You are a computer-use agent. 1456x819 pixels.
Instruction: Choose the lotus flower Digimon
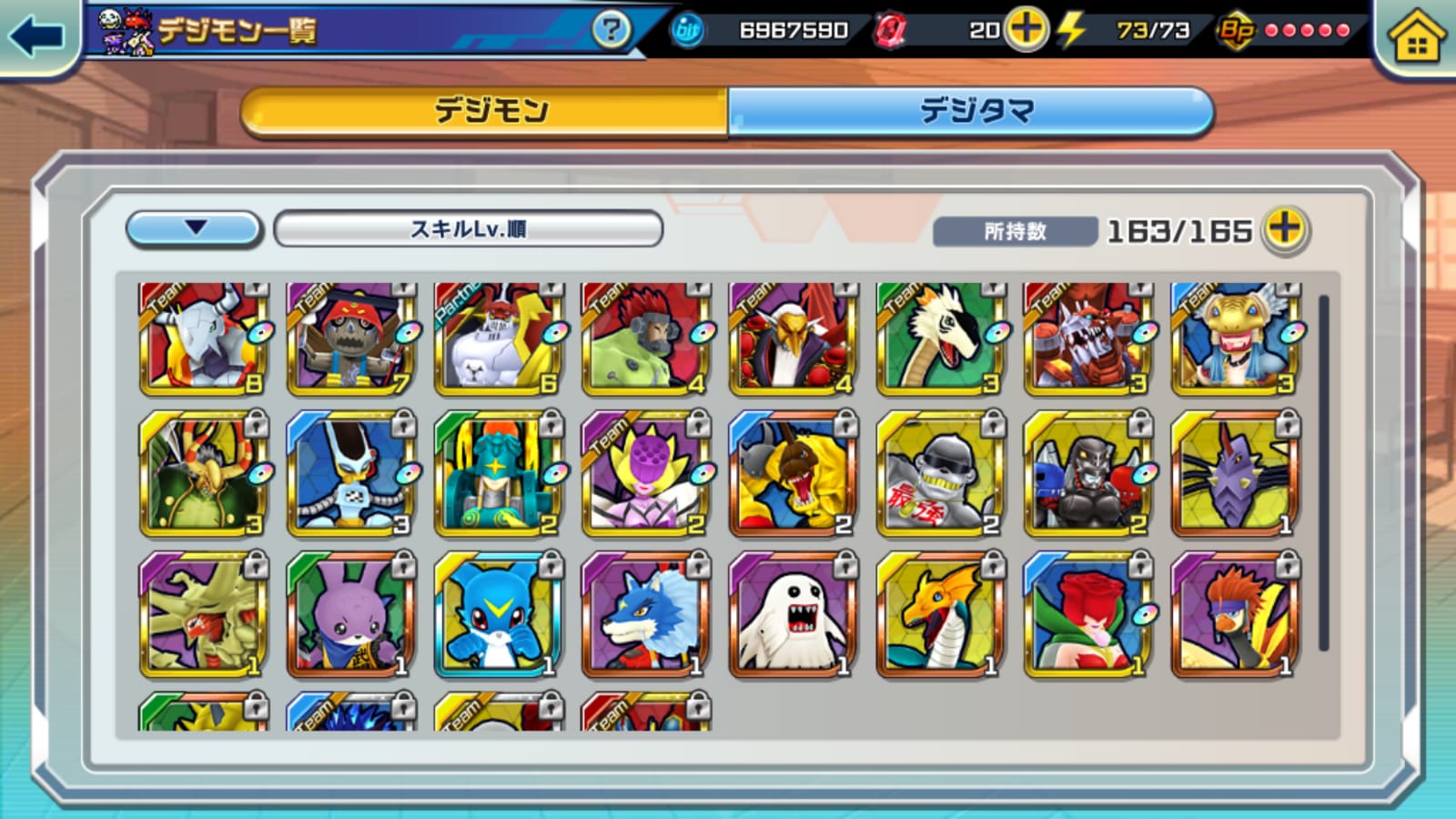(646, 473)
